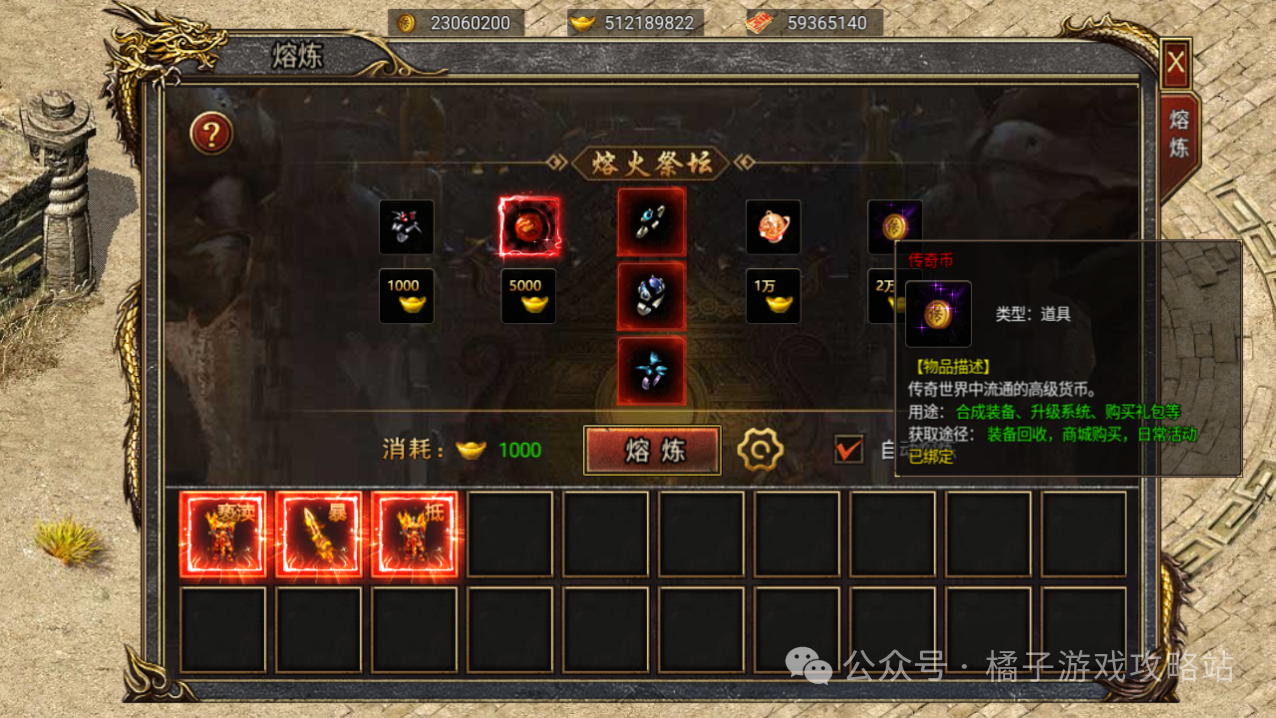Select the glowing red orb reward slot
Image resolution: width=1276 pixels, height=718 pixels.
tap(529, 227)
